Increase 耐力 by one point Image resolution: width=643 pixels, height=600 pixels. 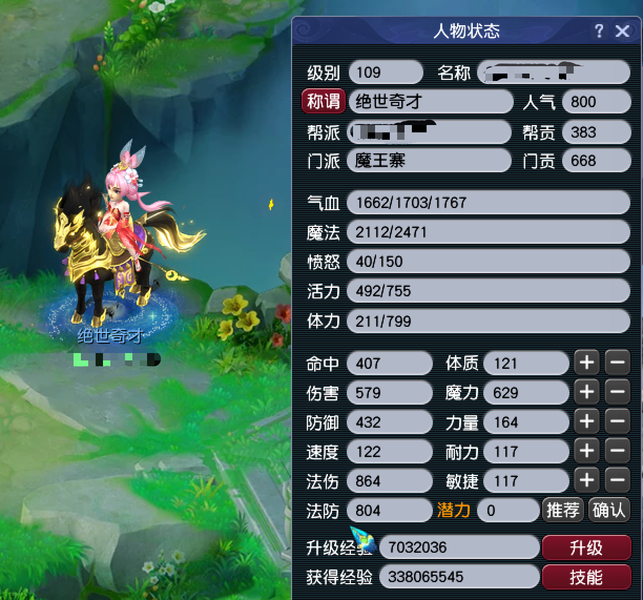(x=587, y=451)
